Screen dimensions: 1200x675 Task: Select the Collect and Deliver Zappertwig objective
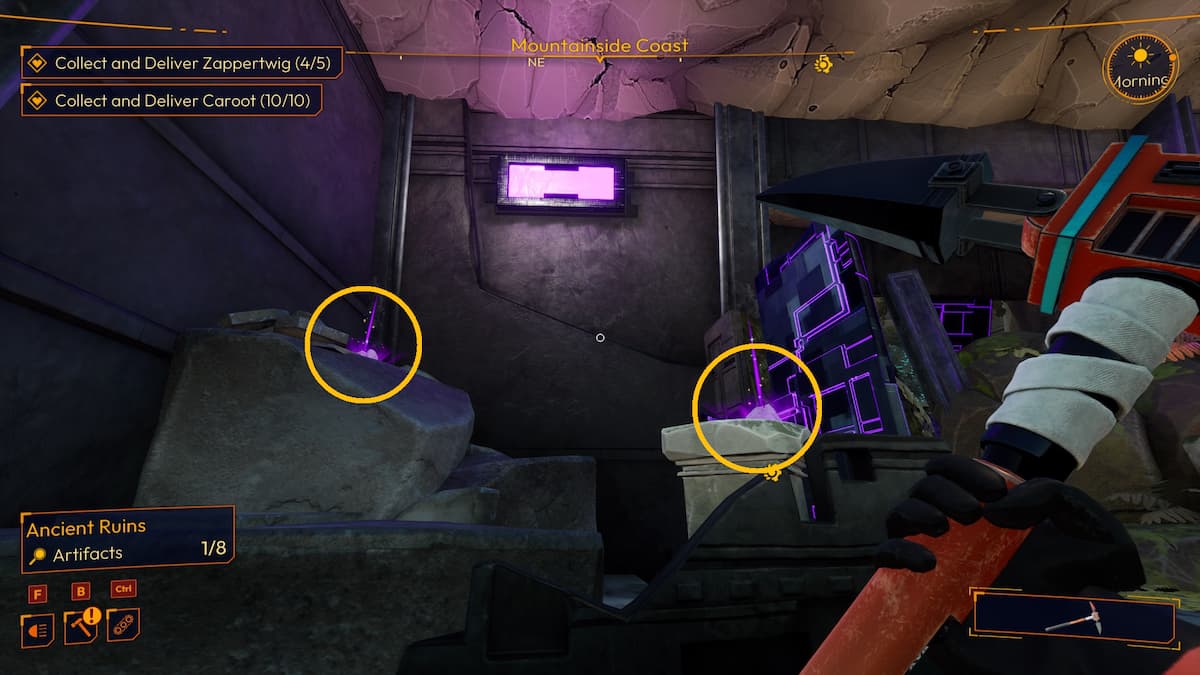point(181,63)
